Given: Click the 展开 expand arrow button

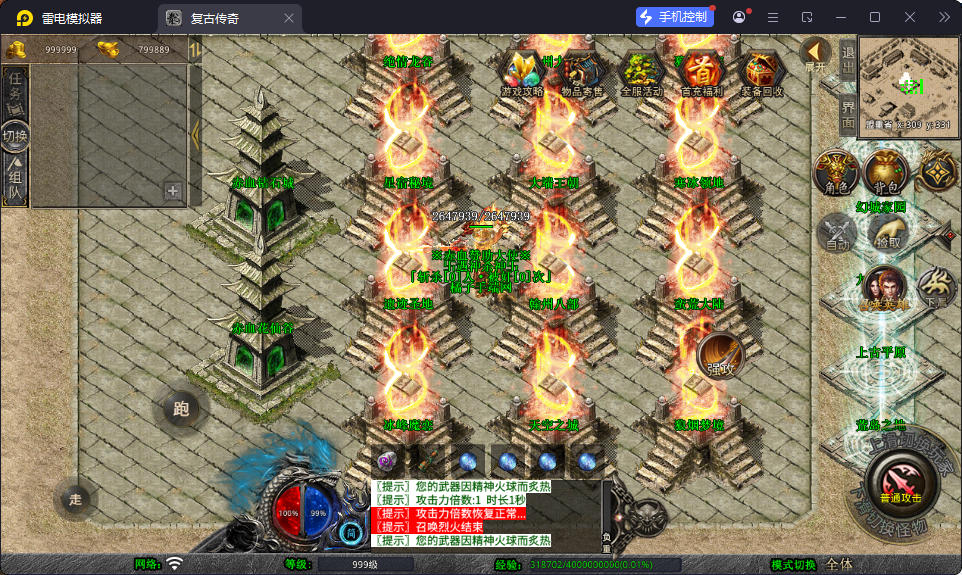Looking at the screenshot, I should coord(815,54).
